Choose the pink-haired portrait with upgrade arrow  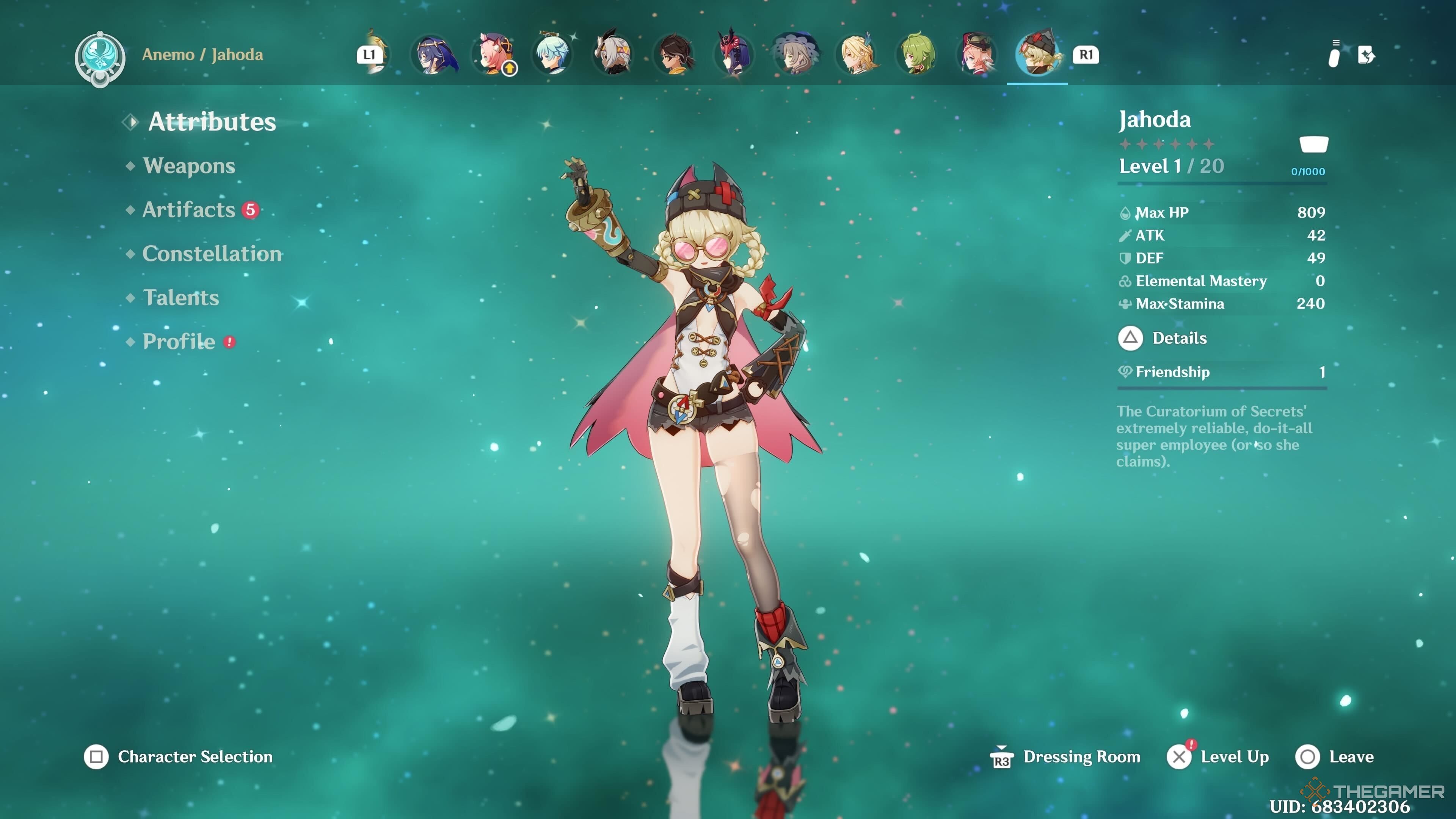494,55
